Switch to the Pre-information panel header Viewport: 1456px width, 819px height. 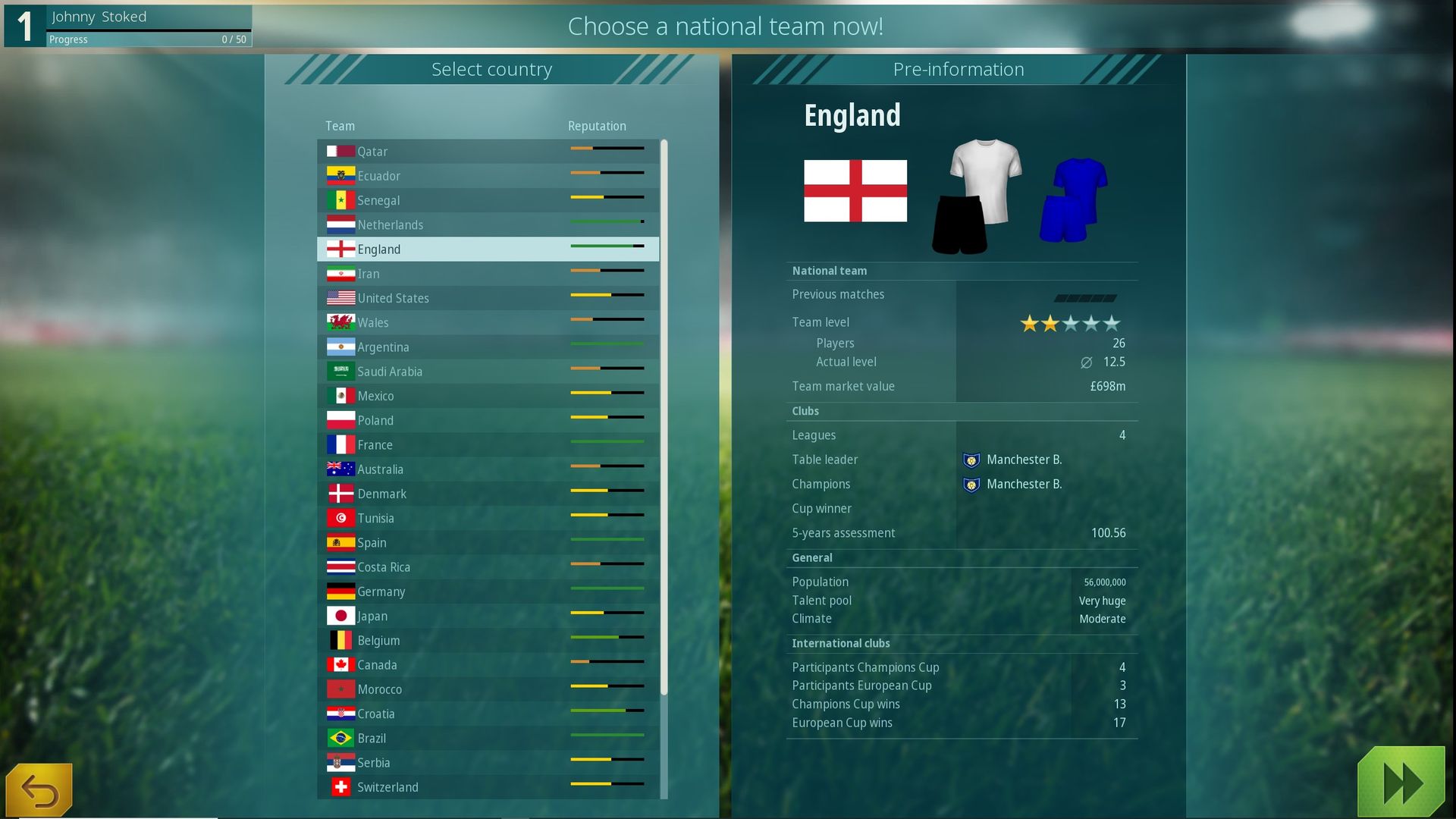coord(959,69)
